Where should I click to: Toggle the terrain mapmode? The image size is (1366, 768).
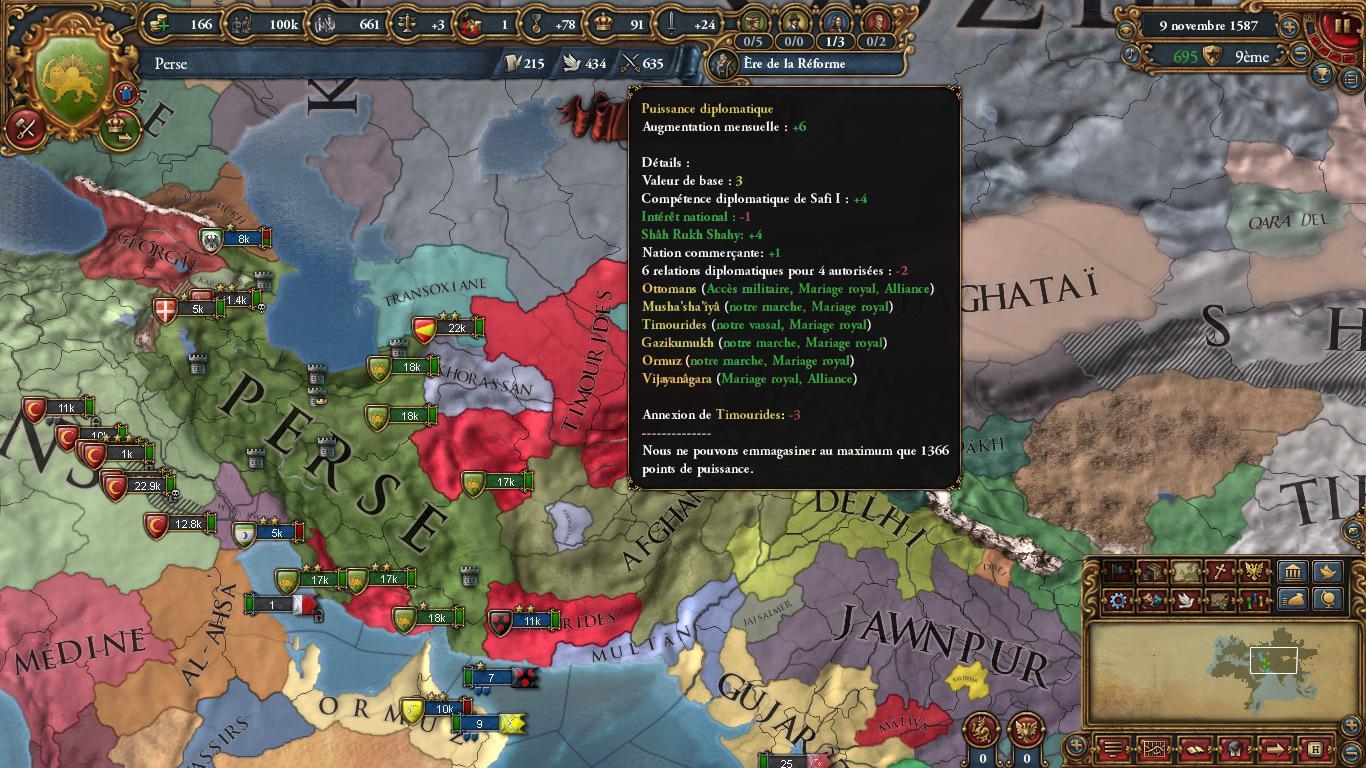click(1184, 570)
